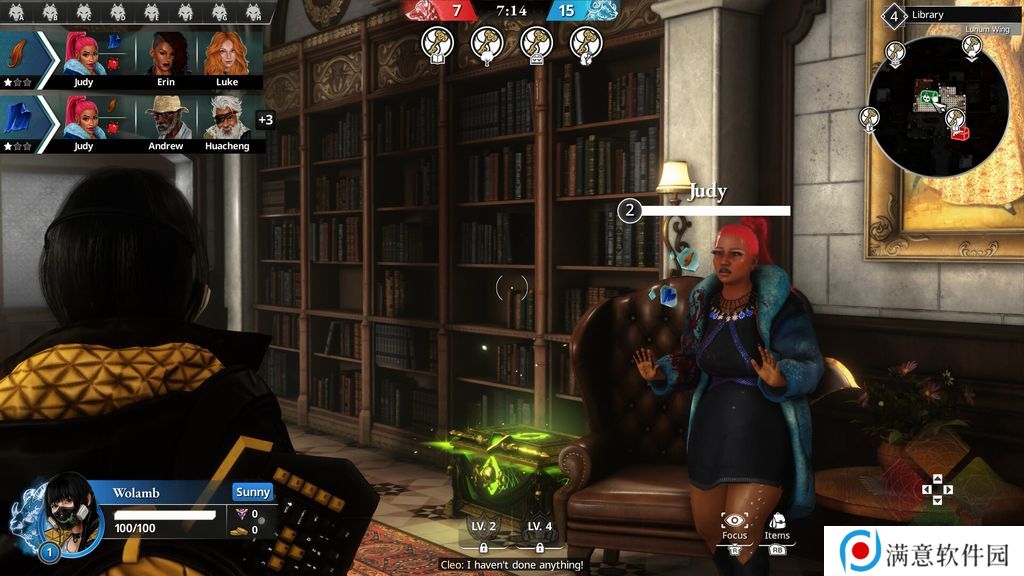Select the key objective icon with chest
This screenshot has width=1024, height=576.
(x=536, y=43)
